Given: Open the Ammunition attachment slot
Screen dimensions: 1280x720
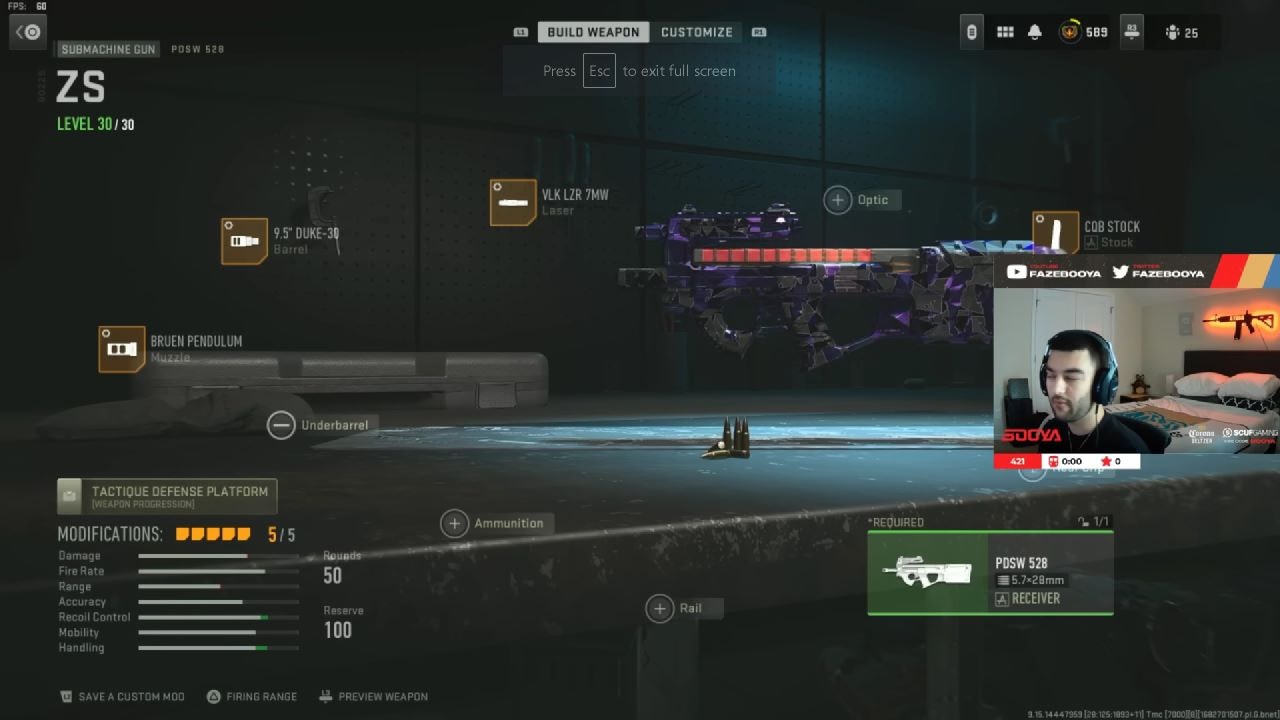Looking at the screenshot, I should pos(455,523).
